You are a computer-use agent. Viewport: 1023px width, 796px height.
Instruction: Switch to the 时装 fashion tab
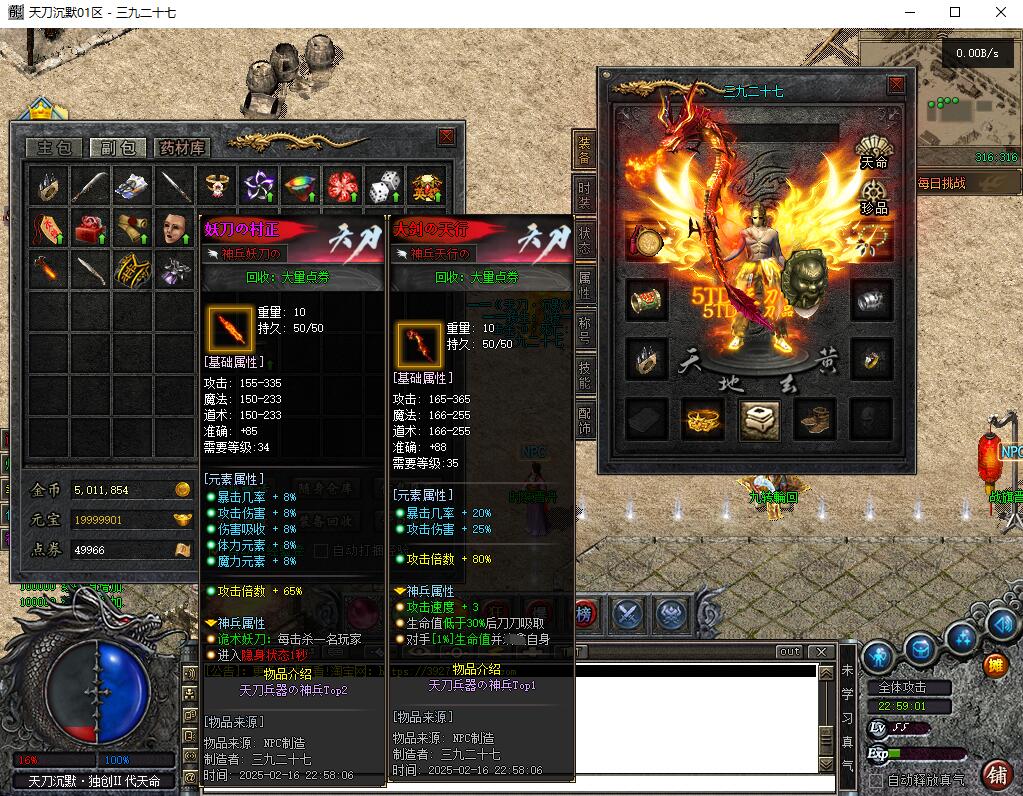585,194
